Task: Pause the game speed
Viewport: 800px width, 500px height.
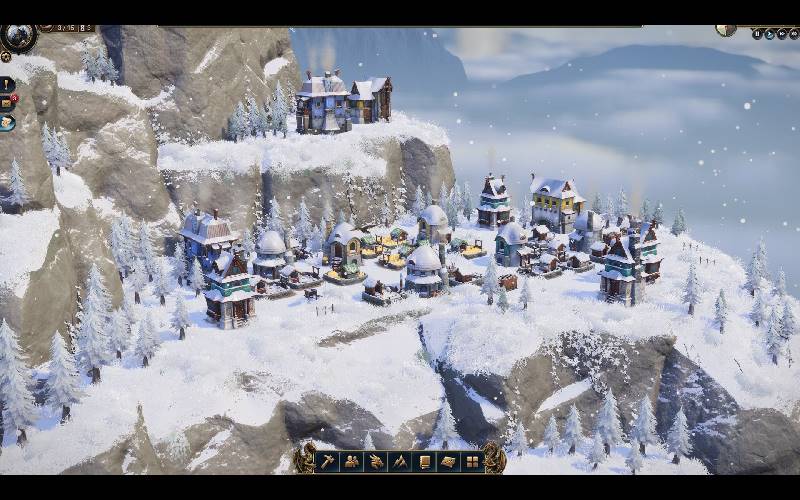Action: 756,33
